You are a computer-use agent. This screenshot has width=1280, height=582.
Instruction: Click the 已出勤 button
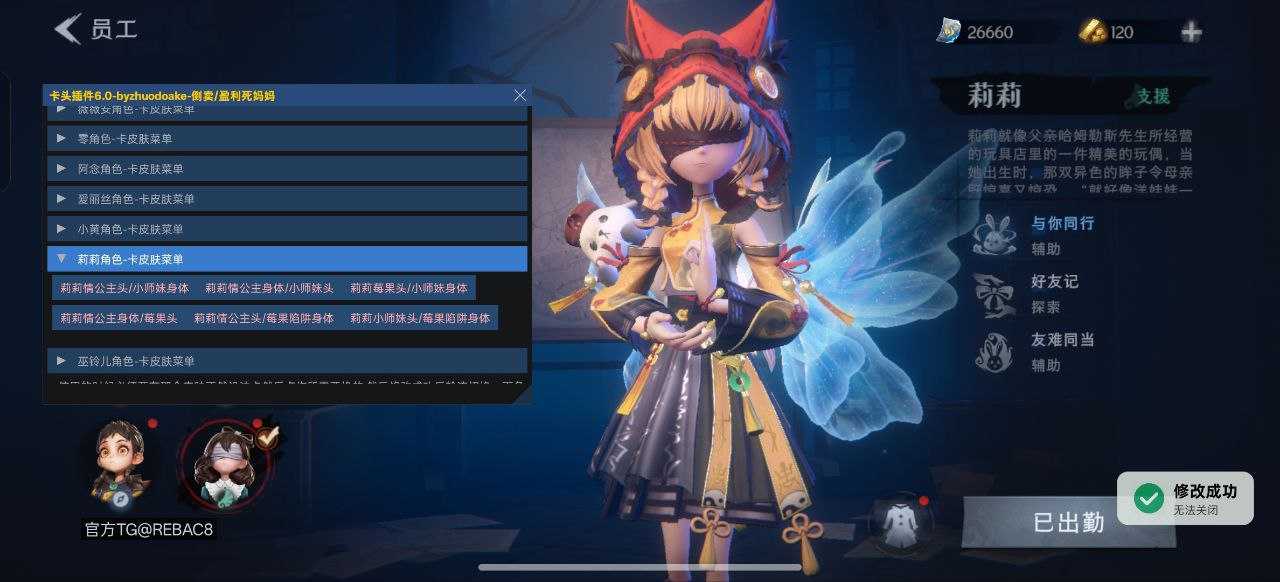(x=1067, y=522)
